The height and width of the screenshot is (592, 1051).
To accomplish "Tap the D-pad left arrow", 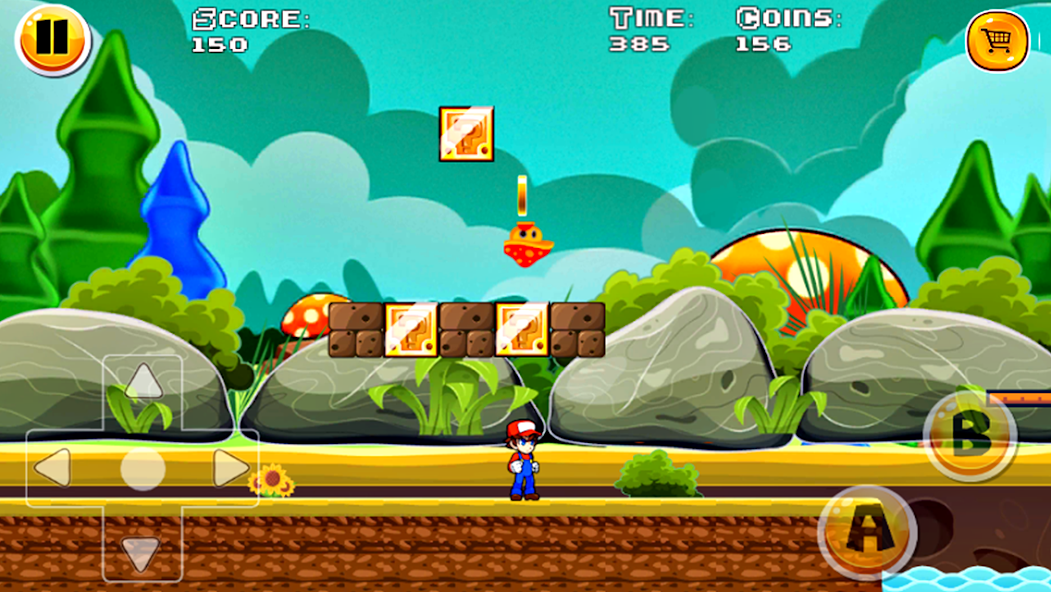I will [x=53, y=467].
